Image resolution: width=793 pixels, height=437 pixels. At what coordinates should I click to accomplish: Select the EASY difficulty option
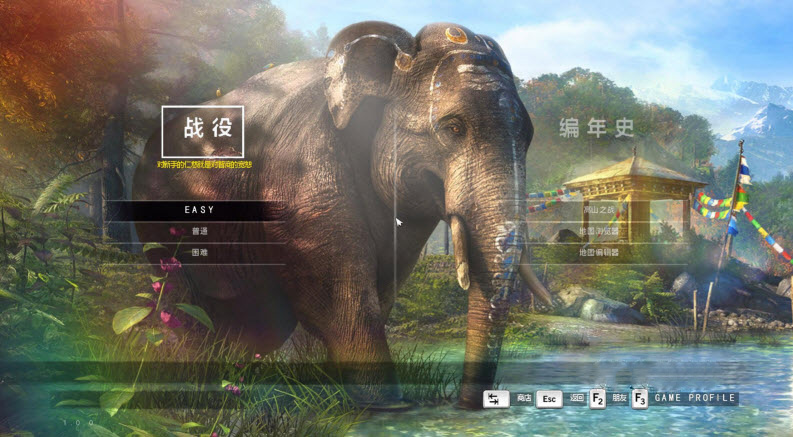(x=199, y=210)
